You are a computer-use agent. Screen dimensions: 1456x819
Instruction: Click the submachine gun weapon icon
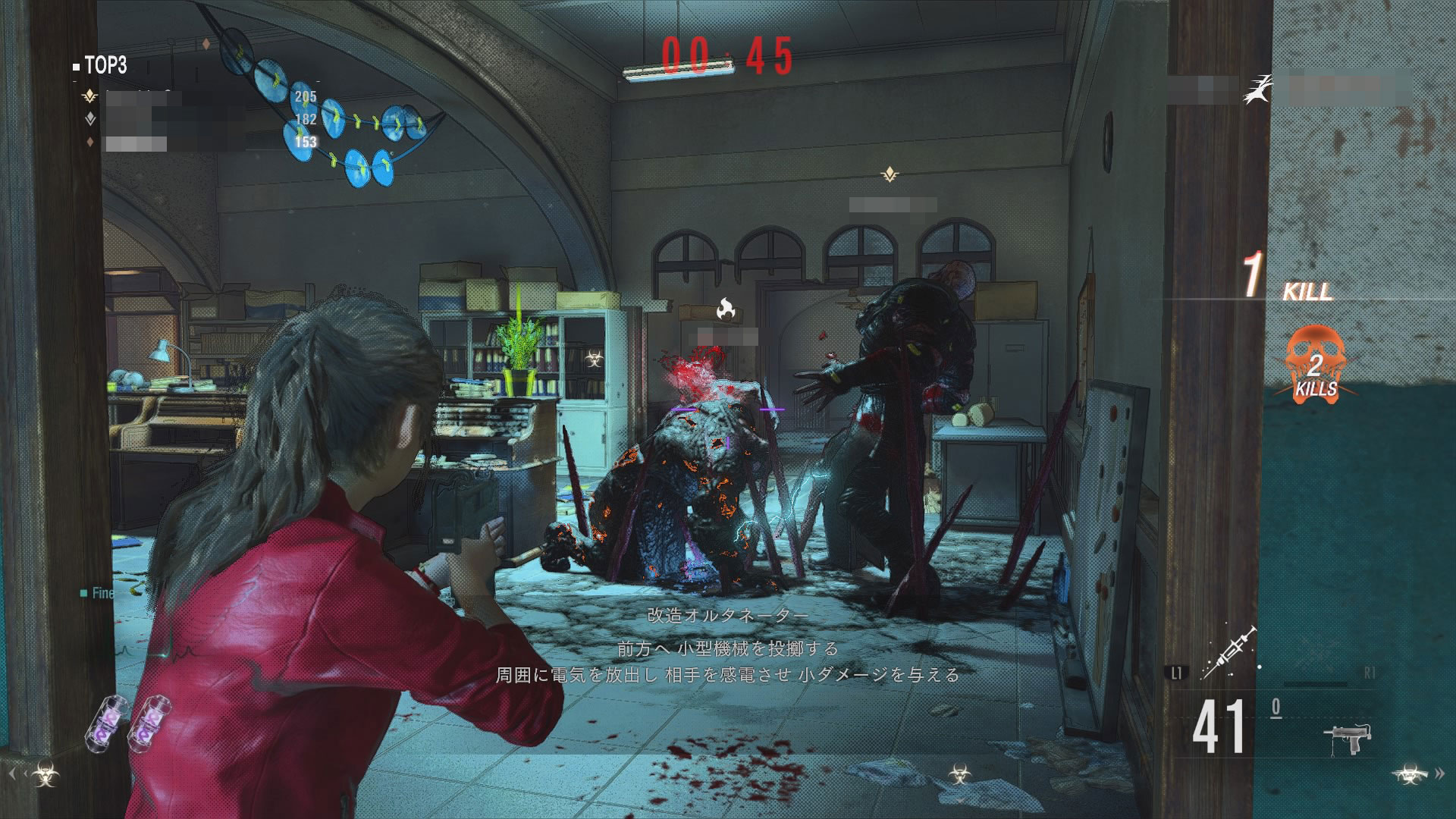(x=1348, y=737)
